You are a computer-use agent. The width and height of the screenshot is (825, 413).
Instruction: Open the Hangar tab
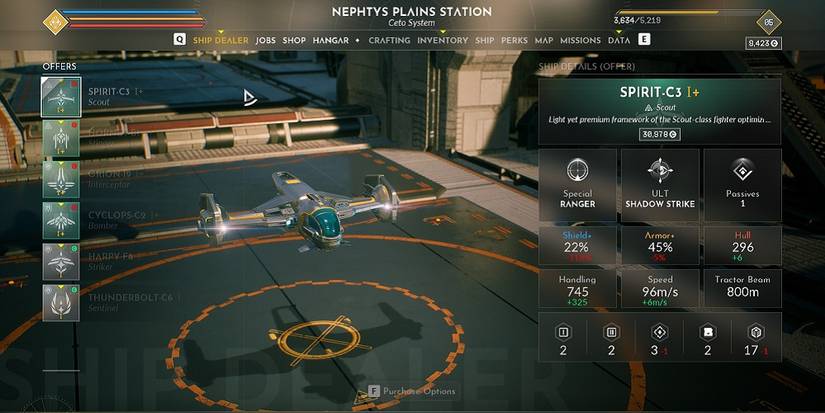pyautogui.click(x=329, y=40)
